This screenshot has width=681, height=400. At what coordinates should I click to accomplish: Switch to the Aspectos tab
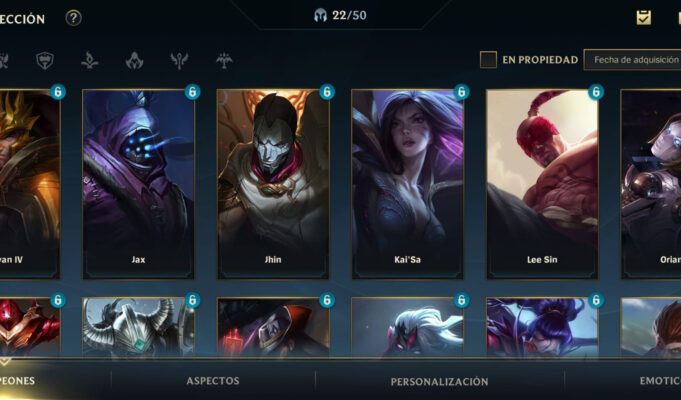click(213, 381)
